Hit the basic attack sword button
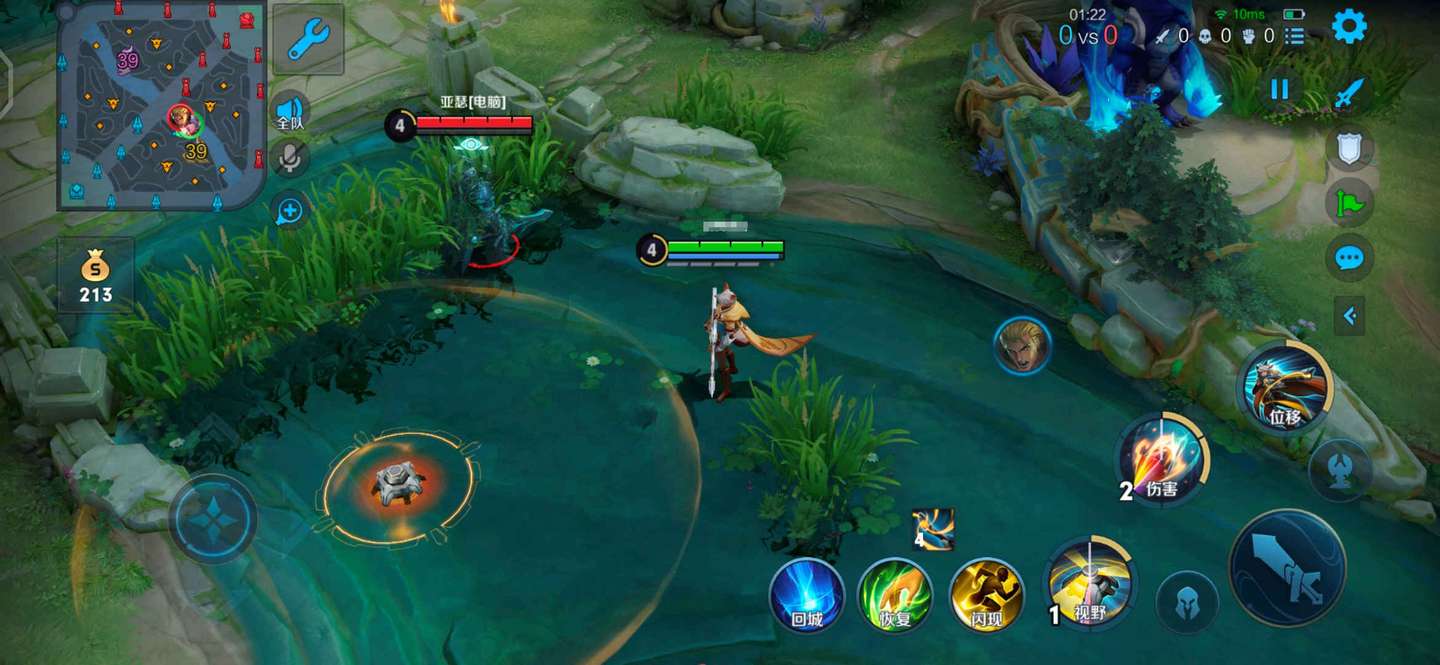The height and width of the screenshot is (665, 1440). 1287,567
